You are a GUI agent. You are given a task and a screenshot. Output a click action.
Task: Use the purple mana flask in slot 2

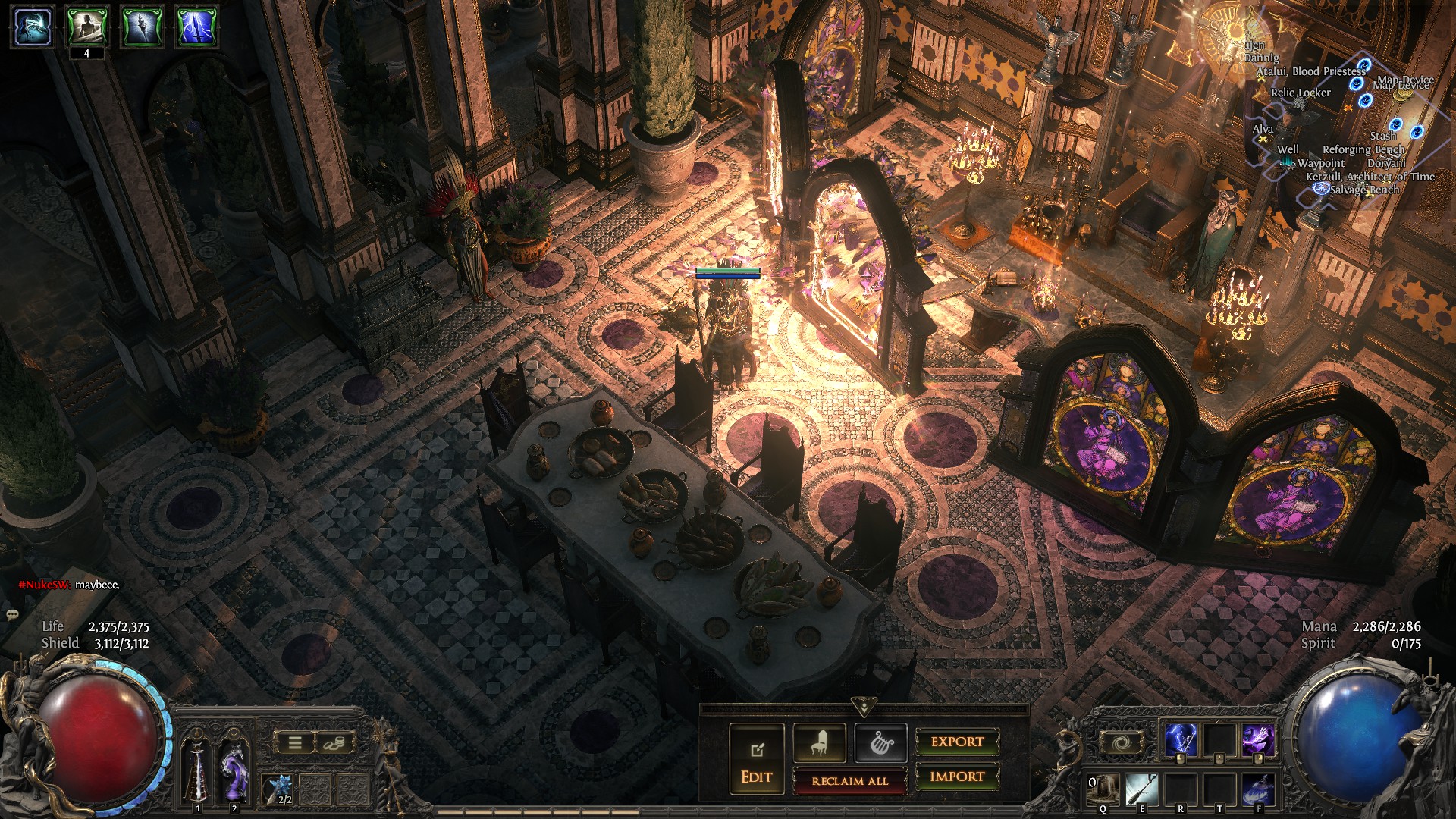234,770
